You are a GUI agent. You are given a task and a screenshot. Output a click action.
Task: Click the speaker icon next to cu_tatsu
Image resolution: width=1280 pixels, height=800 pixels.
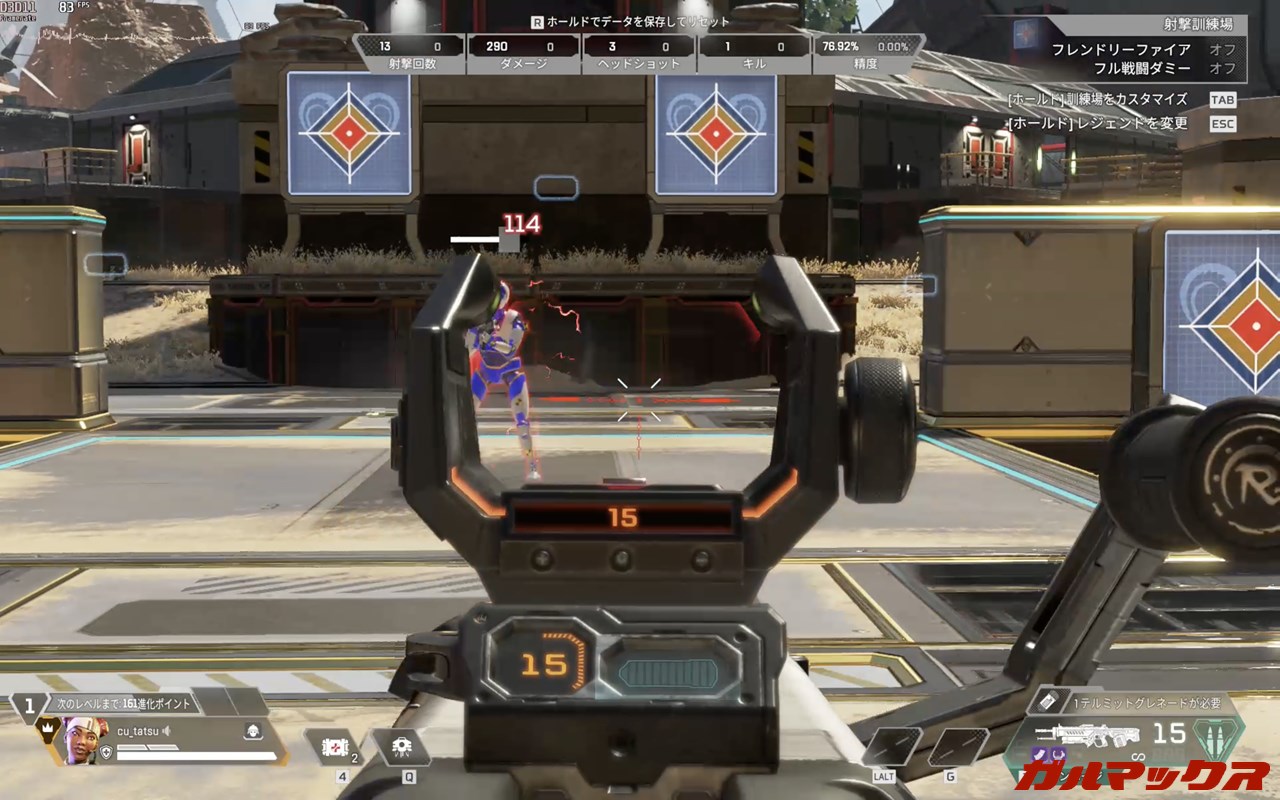[168, 731]
